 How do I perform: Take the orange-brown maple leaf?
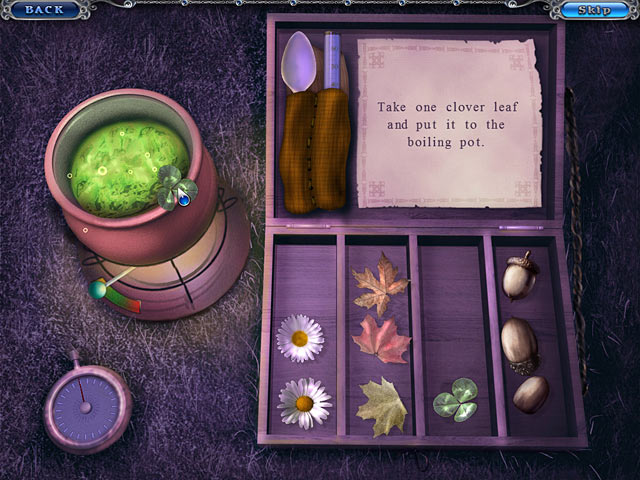pyautogui.click(x=380, y=284)
